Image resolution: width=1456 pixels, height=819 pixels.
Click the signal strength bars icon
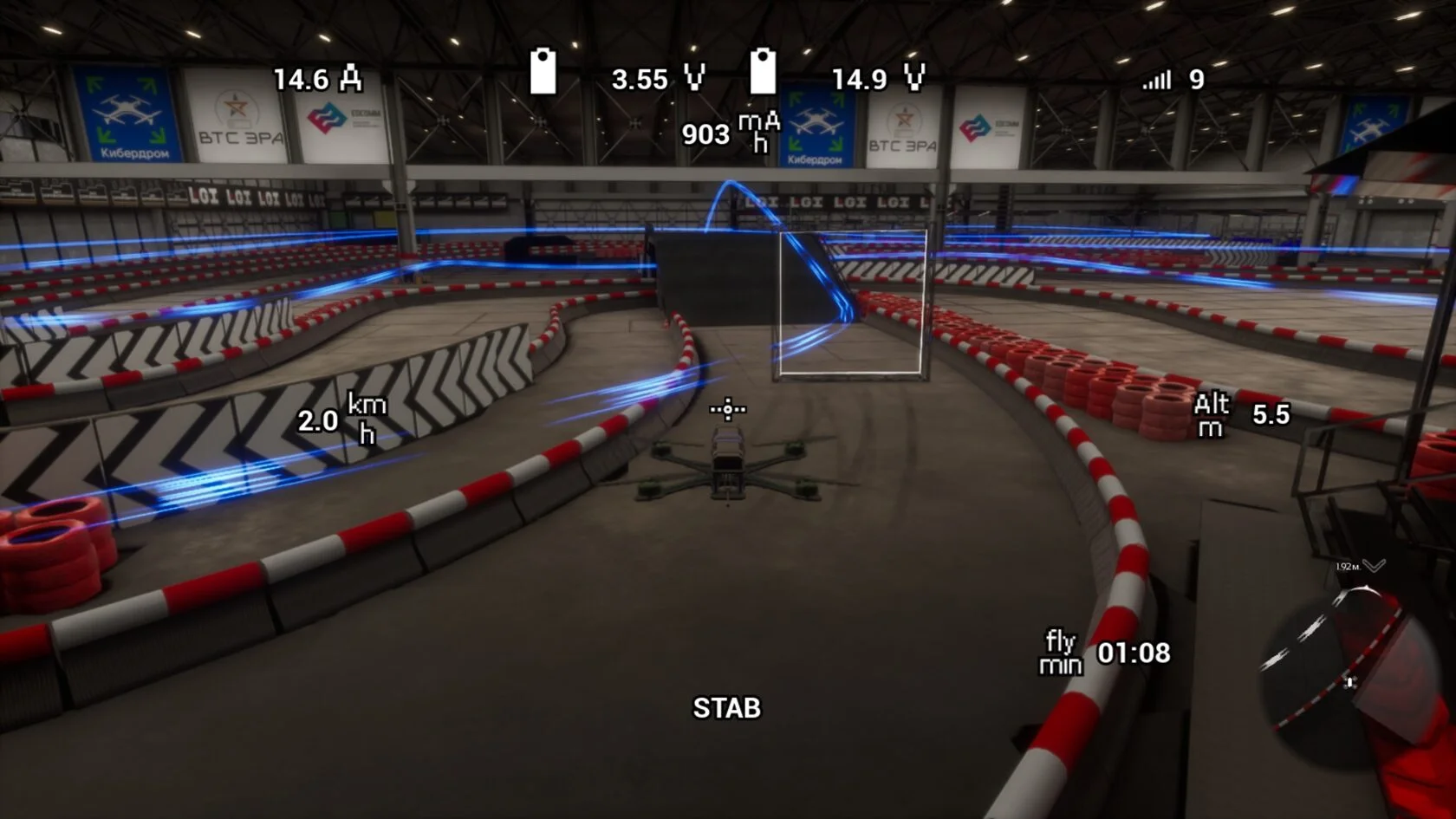1157,81
